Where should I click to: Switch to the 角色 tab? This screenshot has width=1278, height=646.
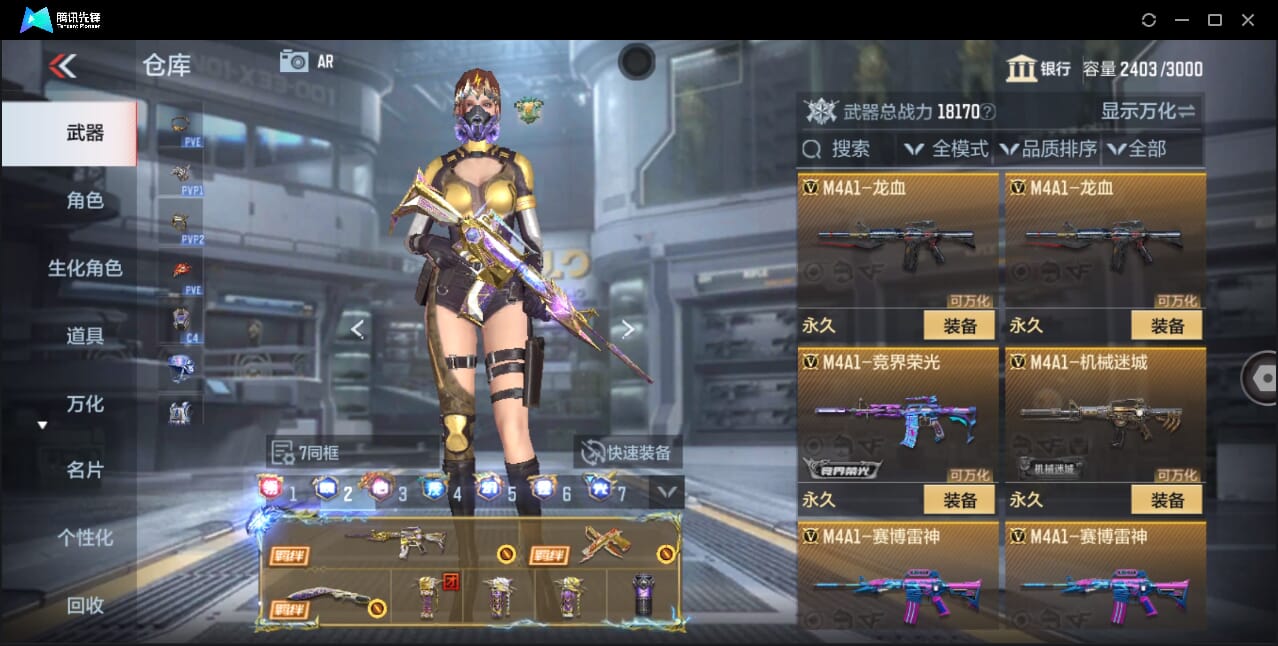click(85, 200)
